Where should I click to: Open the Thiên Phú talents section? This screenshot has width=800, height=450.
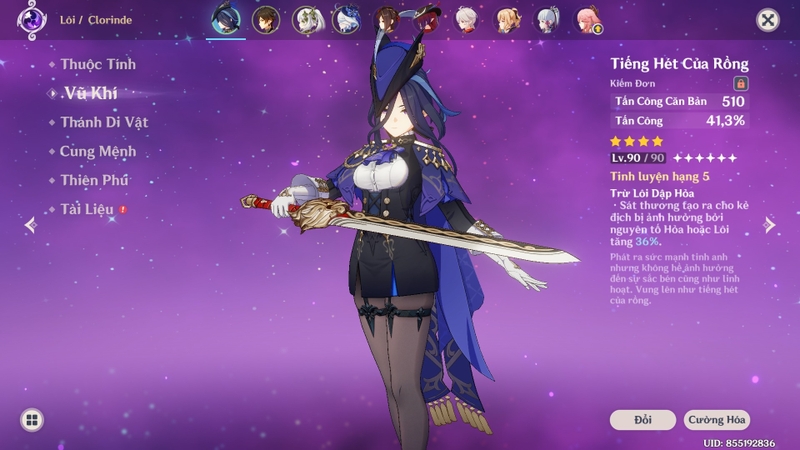(93, 181)
